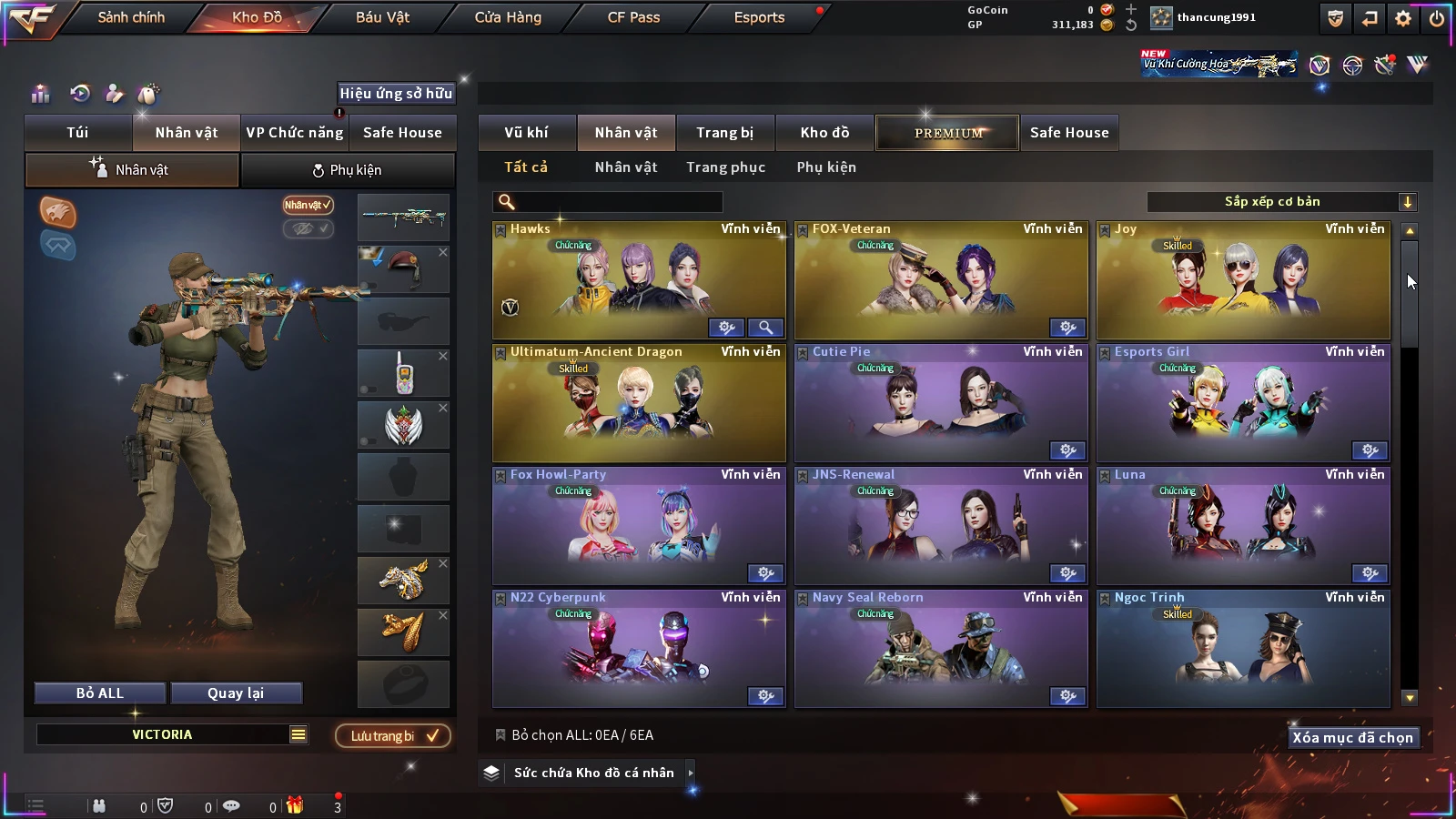Screen dimensions: 1456x819
Task: Open the Esports menu
Action: 759,17
